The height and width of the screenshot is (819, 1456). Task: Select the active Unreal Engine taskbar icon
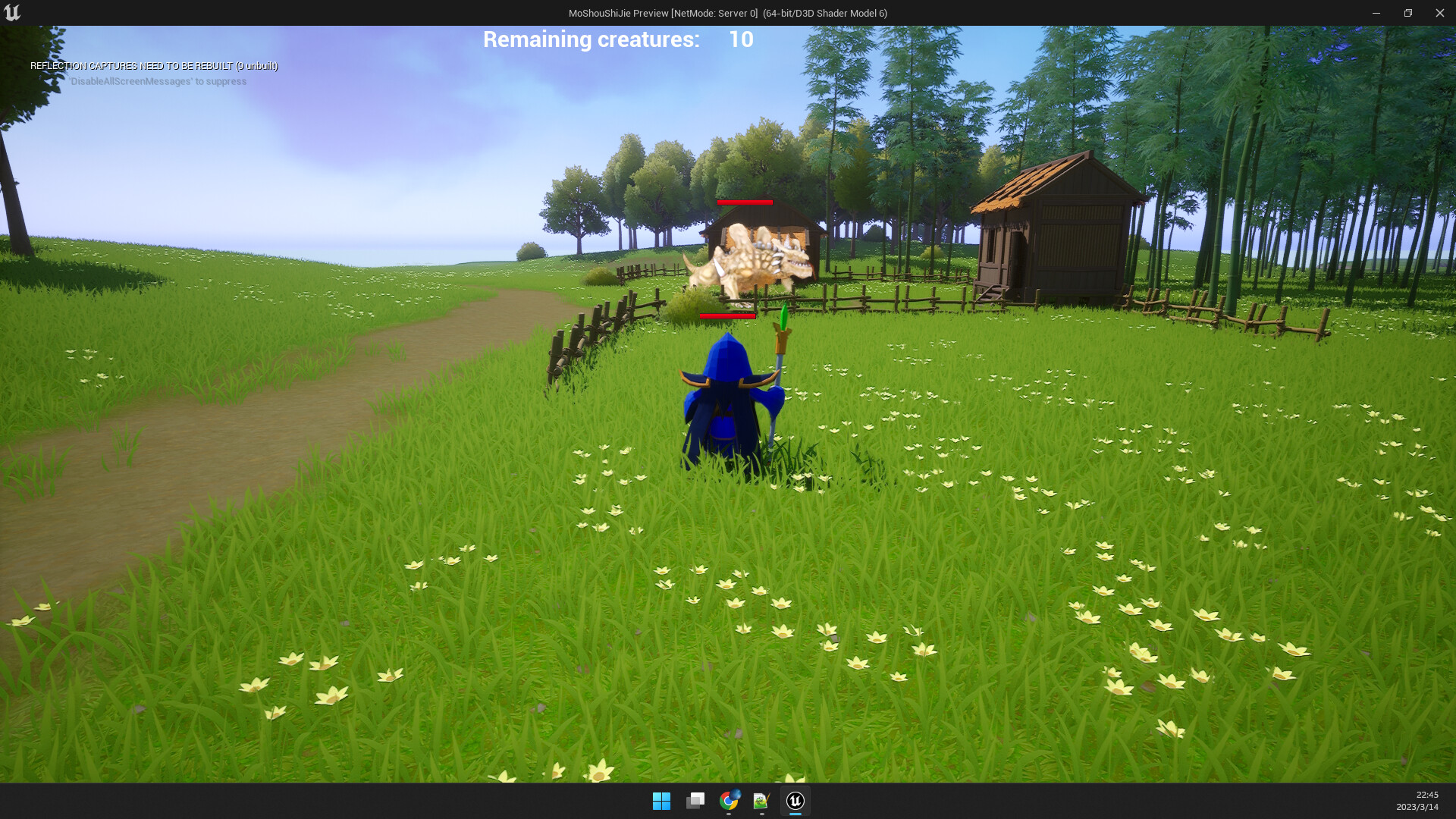click(793, 801)
